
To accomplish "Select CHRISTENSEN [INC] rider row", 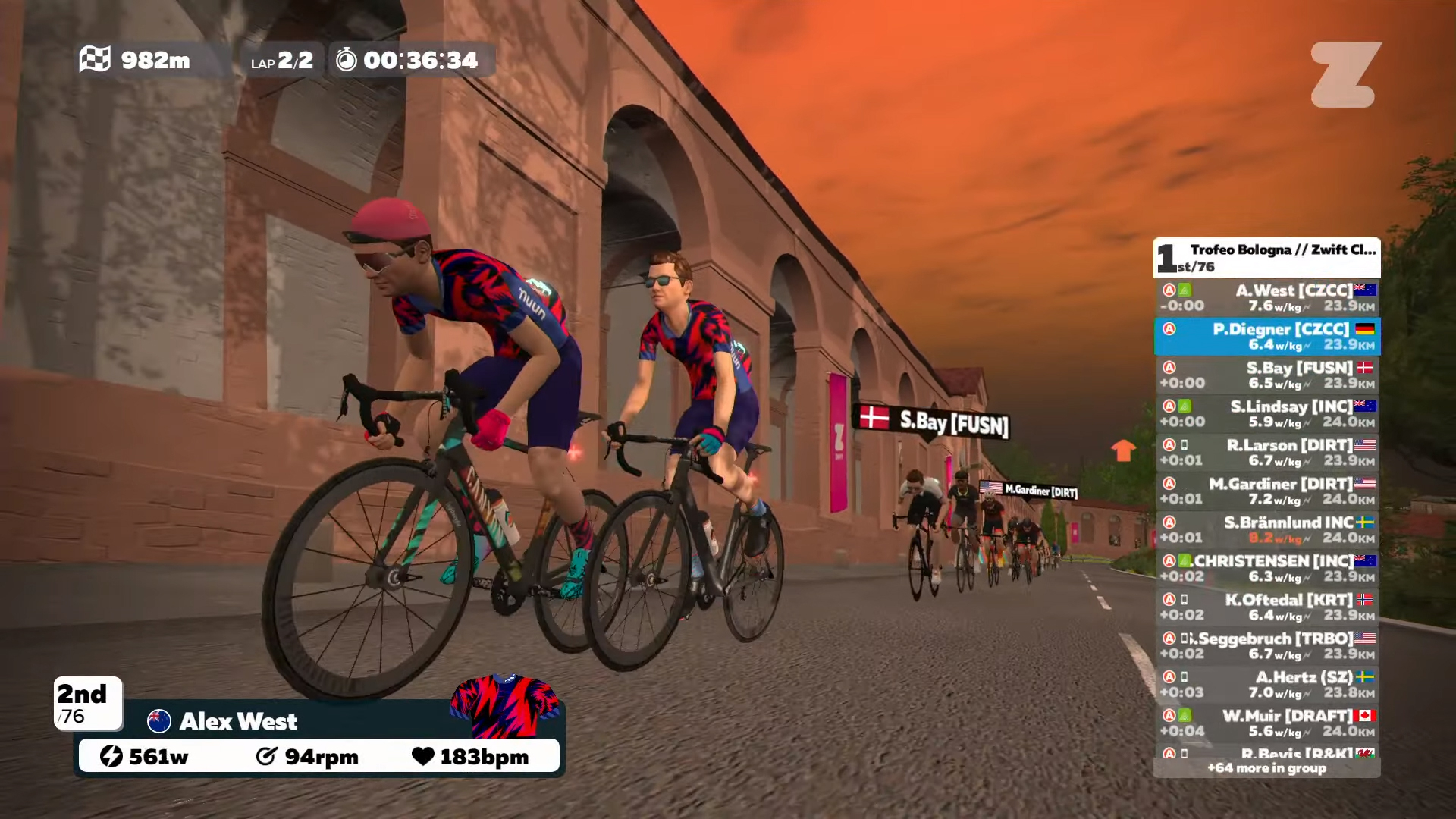I will (1266, 569).
